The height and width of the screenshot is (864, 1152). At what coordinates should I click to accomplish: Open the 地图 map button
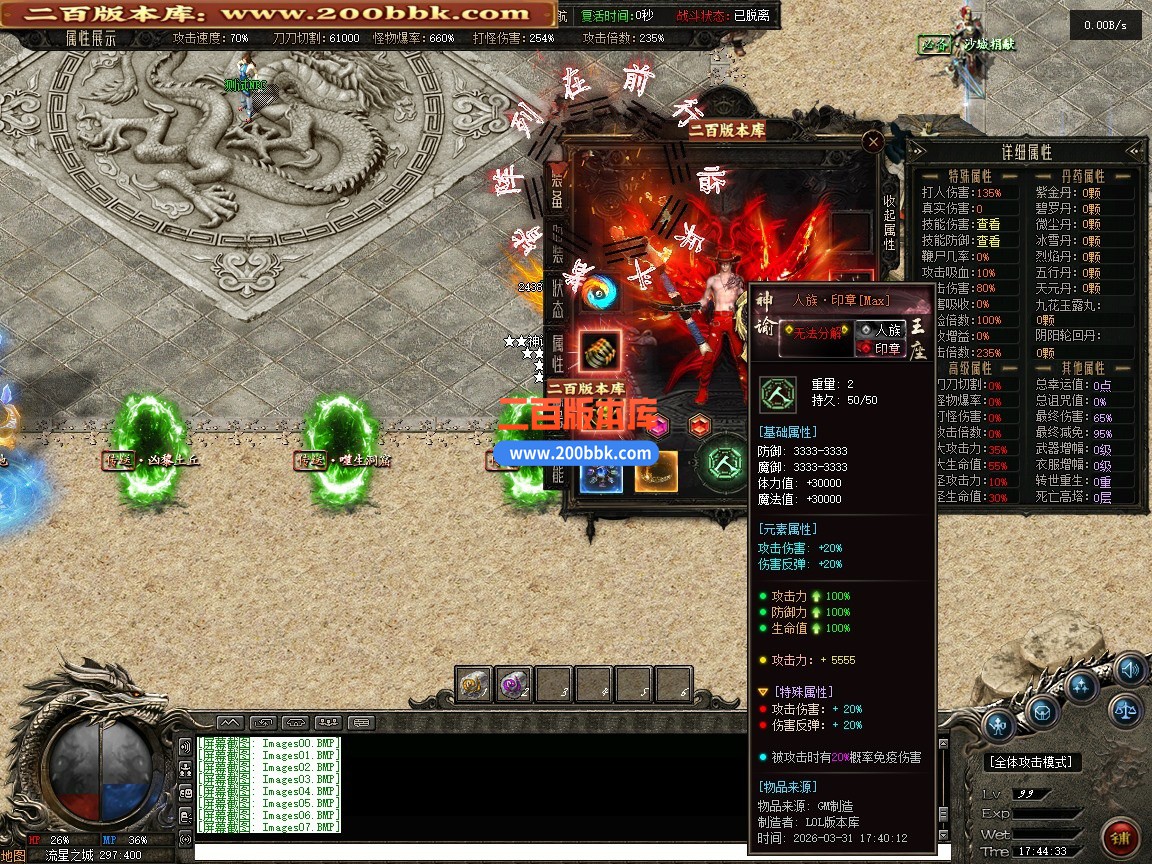[x=13, y=856]
